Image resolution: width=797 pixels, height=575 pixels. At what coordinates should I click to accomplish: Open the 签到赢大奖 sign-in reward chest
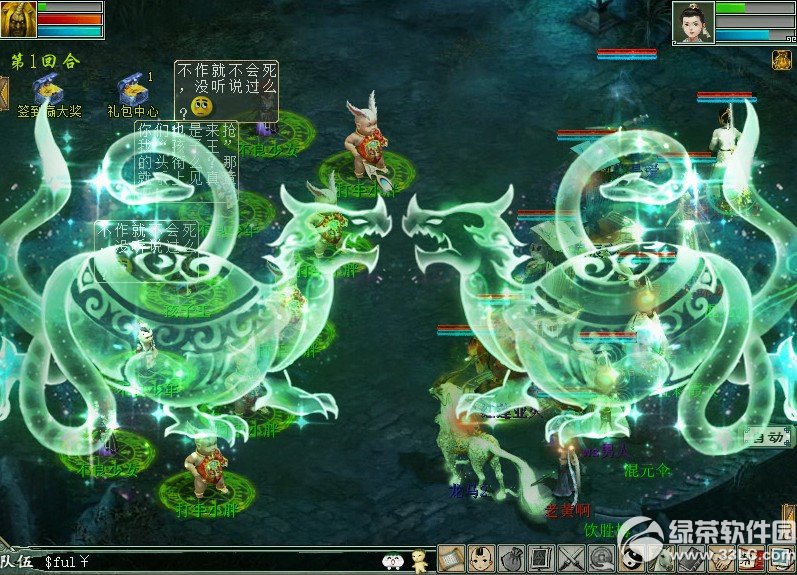[45, 89]
